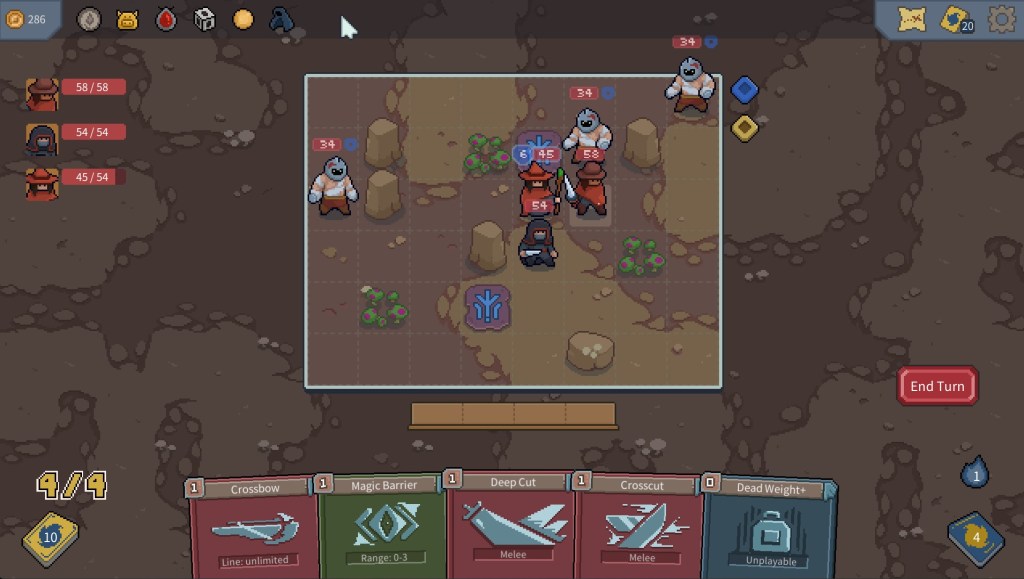Inspect the dark blue hood relic
1024x579 pixels.
click(x=282, y=19)
